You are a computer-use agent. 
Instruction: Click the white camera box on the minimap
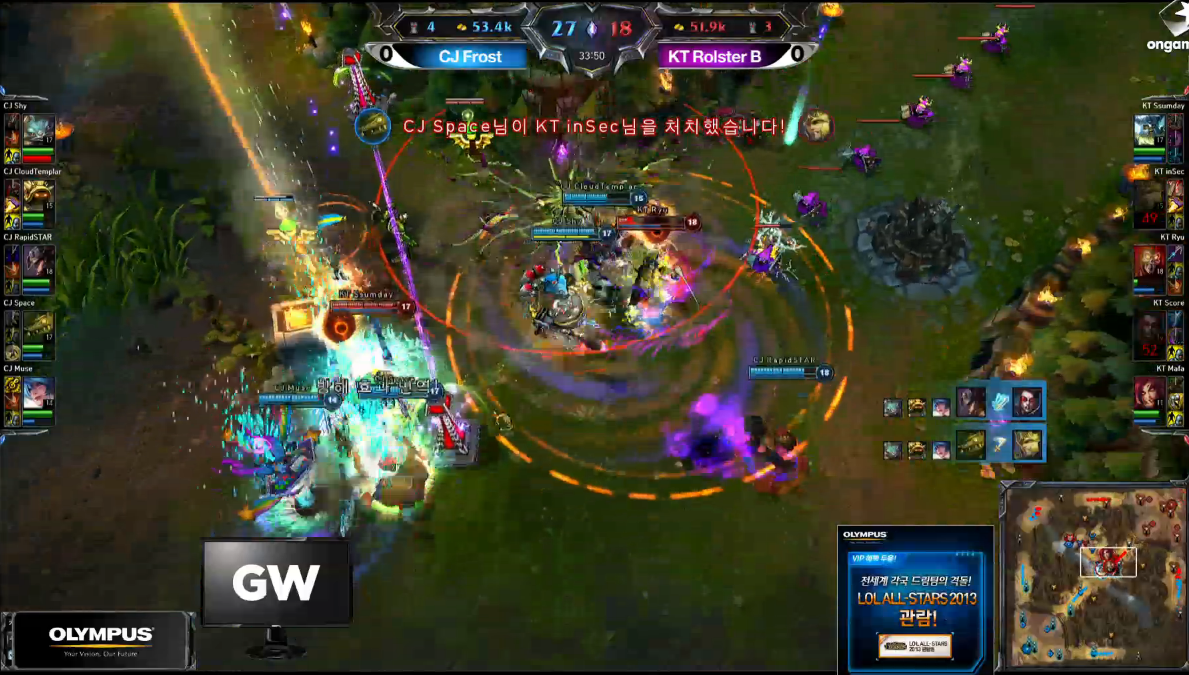click(x=1108, y=561)
